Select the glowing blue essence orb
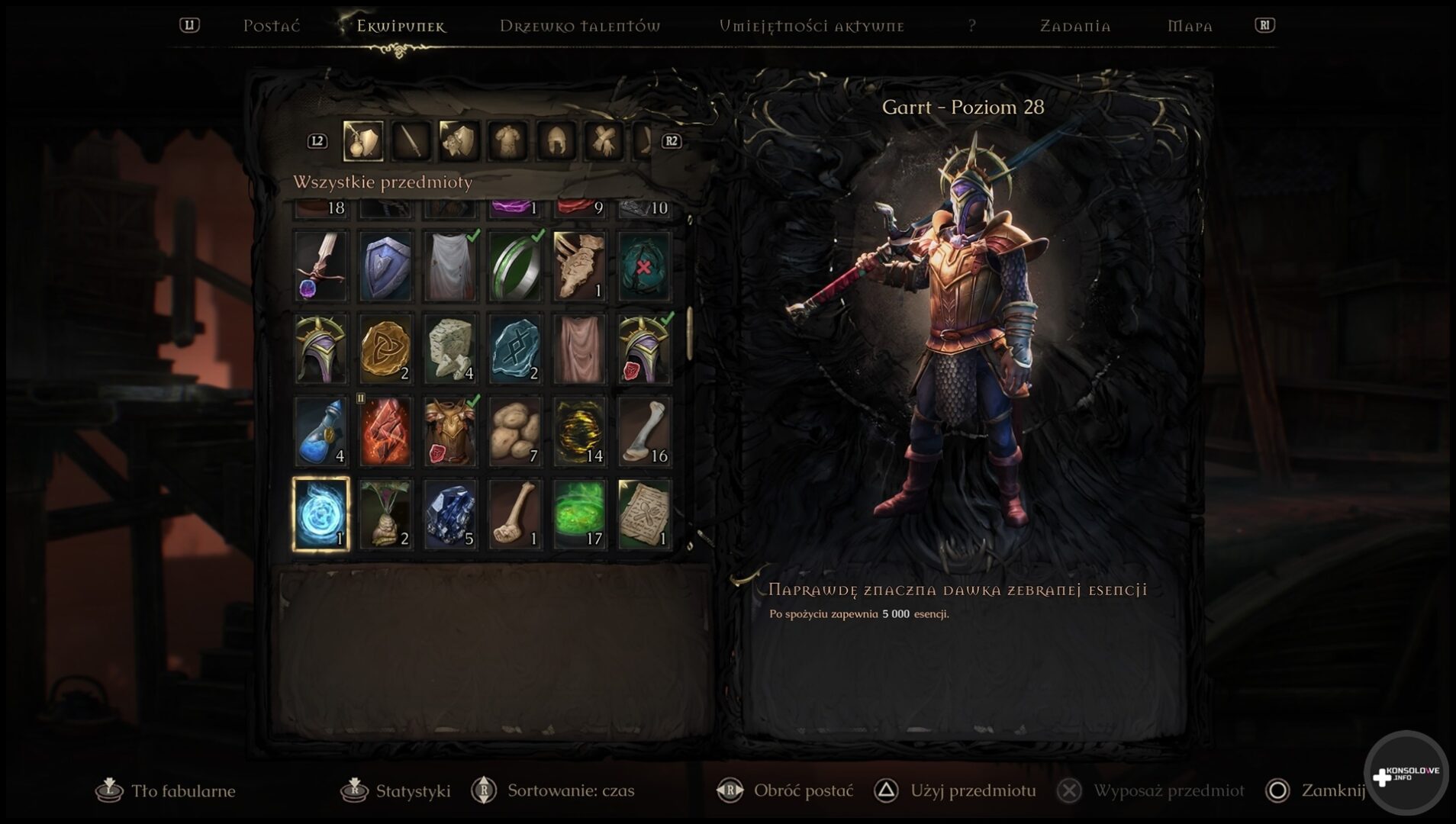 321,513
